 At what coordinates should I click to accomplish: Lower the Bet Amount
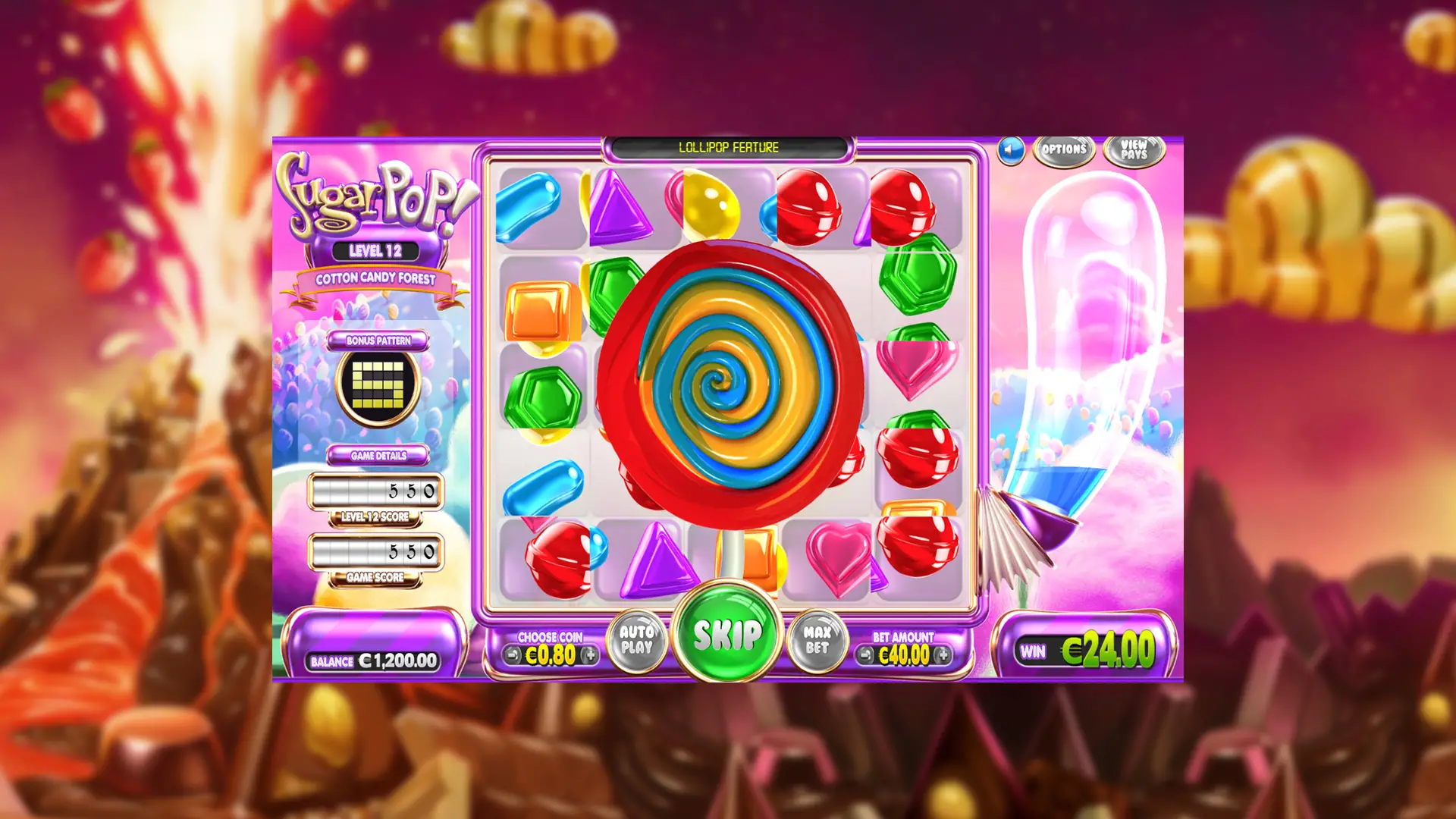coord(865,654)
